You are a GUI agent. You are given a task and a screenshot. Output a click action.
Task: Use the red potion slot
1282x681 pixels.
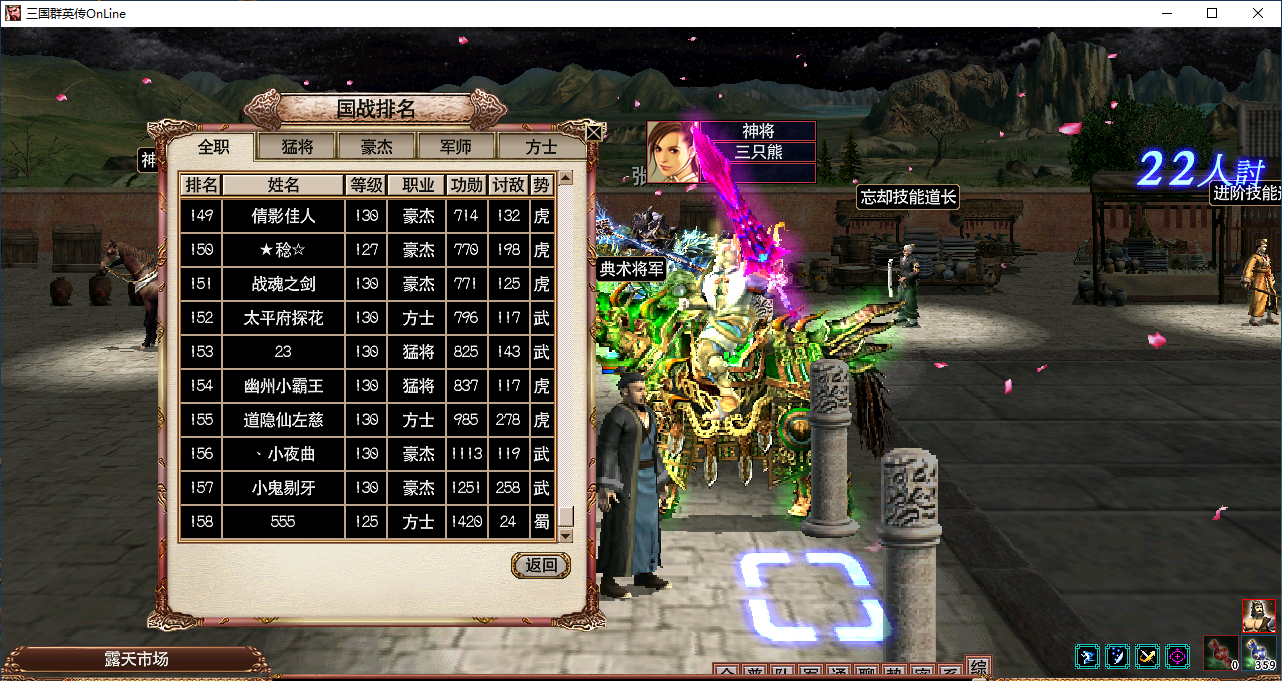tap(1219, 654)
